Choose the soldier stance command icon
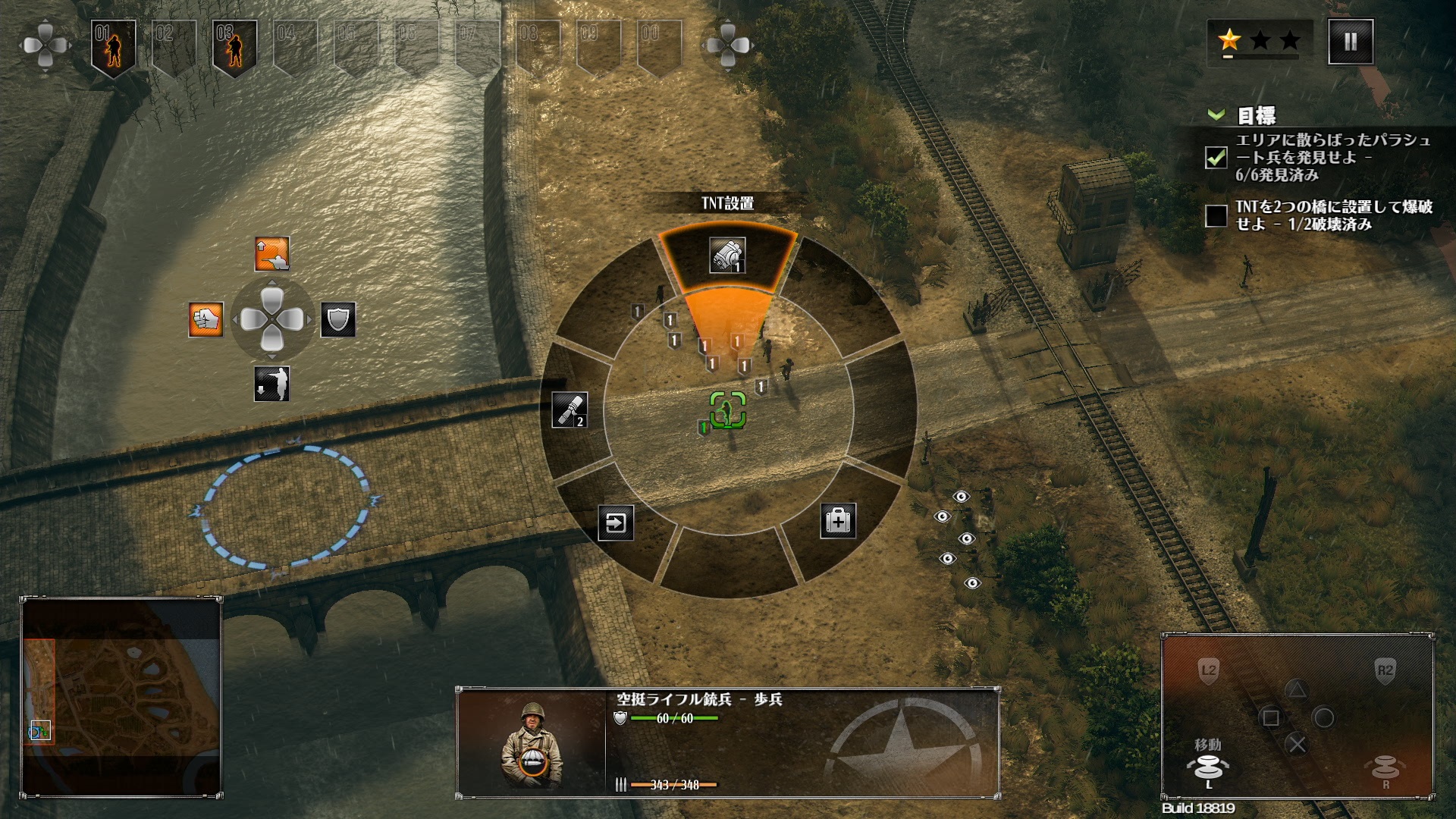Image resolution: width=1456 pixels, height=819 pixels. click(x=271, y=384)
